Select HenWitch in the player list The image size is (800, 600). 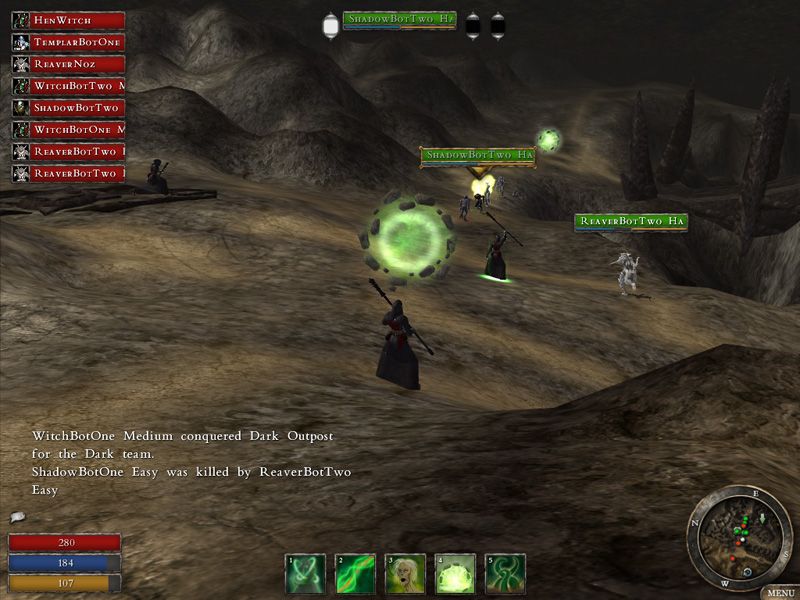pyautogui.click(x=68, y=20)
